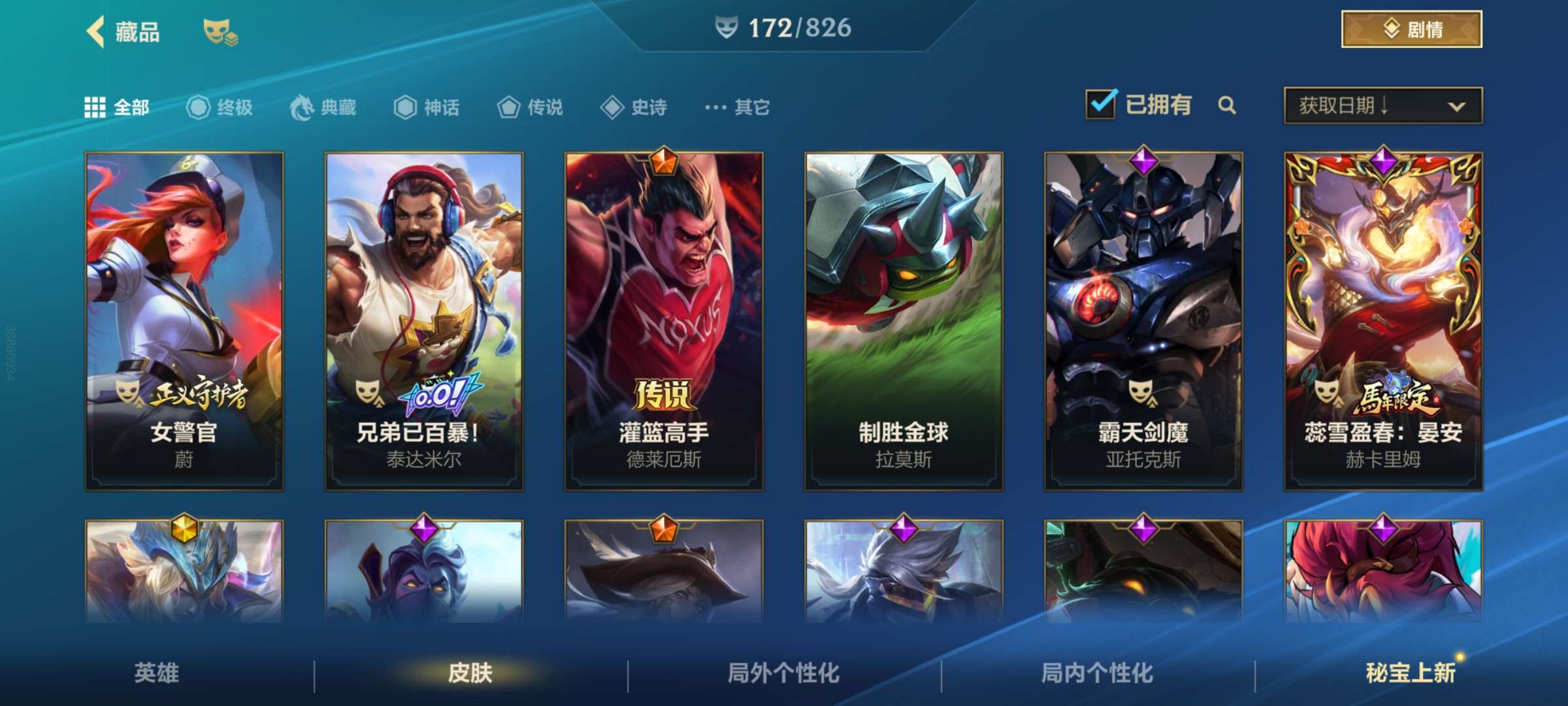The height and width of the screenshot is (706, 1568).
Task: Click the 剧情 button in the top corner
Action: 1411,29
